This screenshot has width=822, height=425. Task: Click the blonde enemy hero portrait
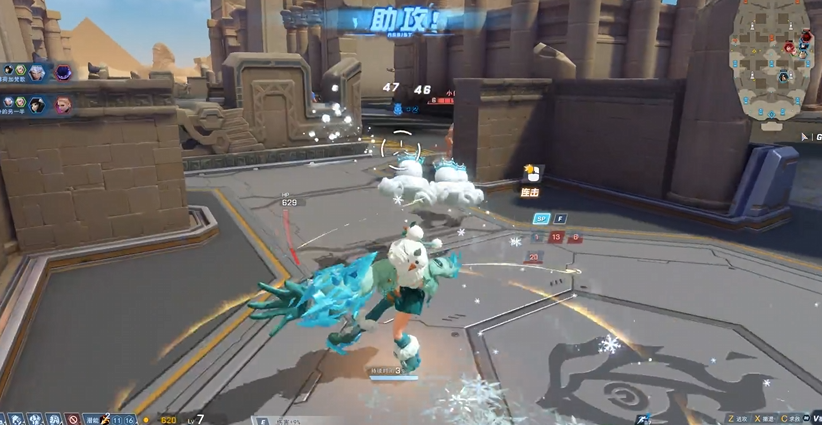pos(63,103)
